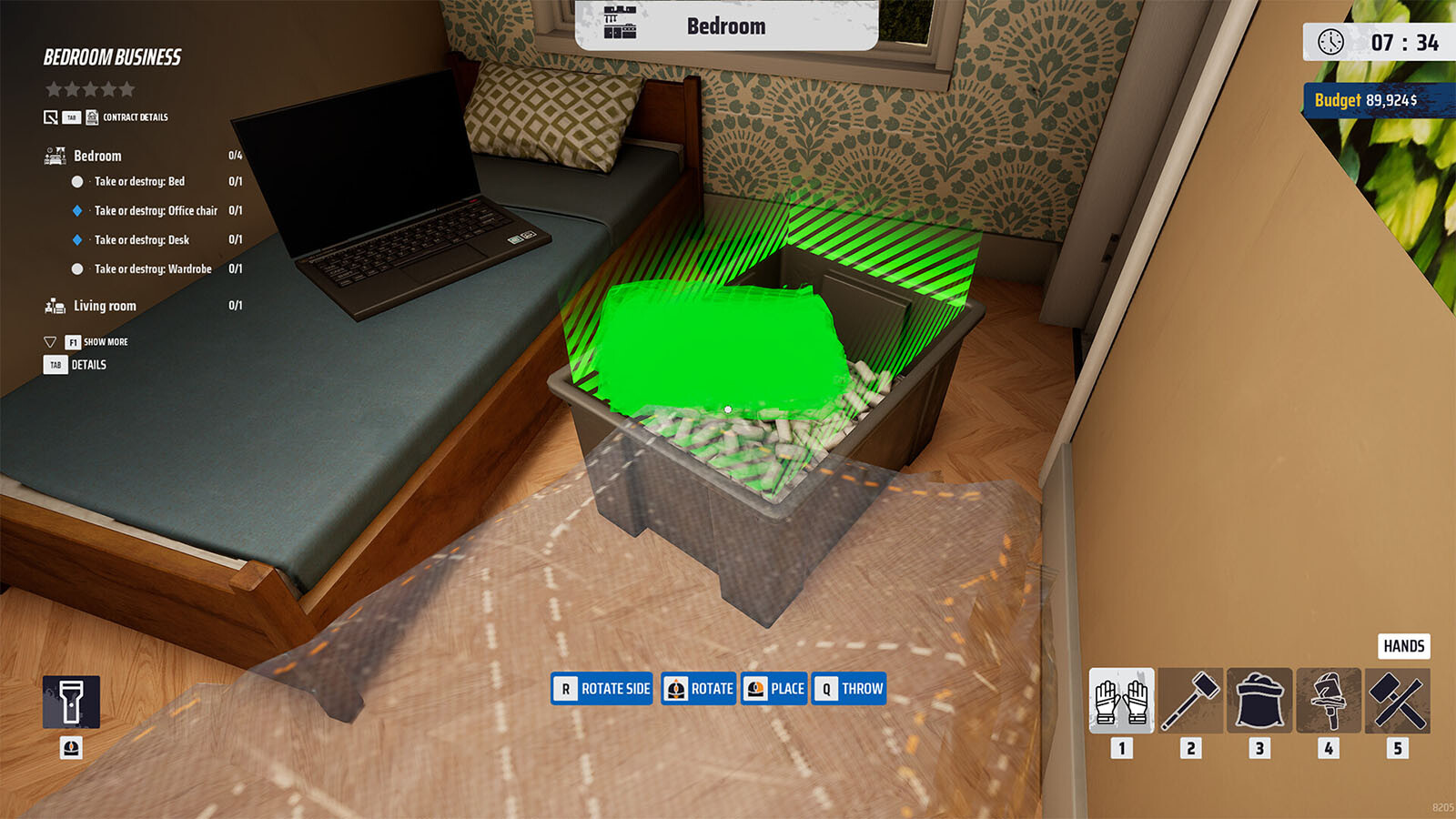Choose the Take or destroy: Desk objective
The width and height of the screenshot is (1456, 819).
tap(142, 240)
